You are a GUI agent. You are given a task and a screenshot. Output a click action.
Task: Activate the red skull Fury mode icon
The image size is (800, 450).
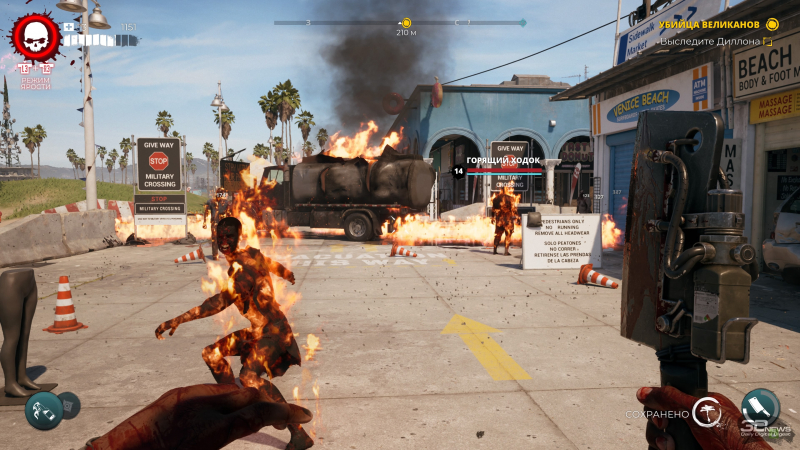[x=35, y=37]
